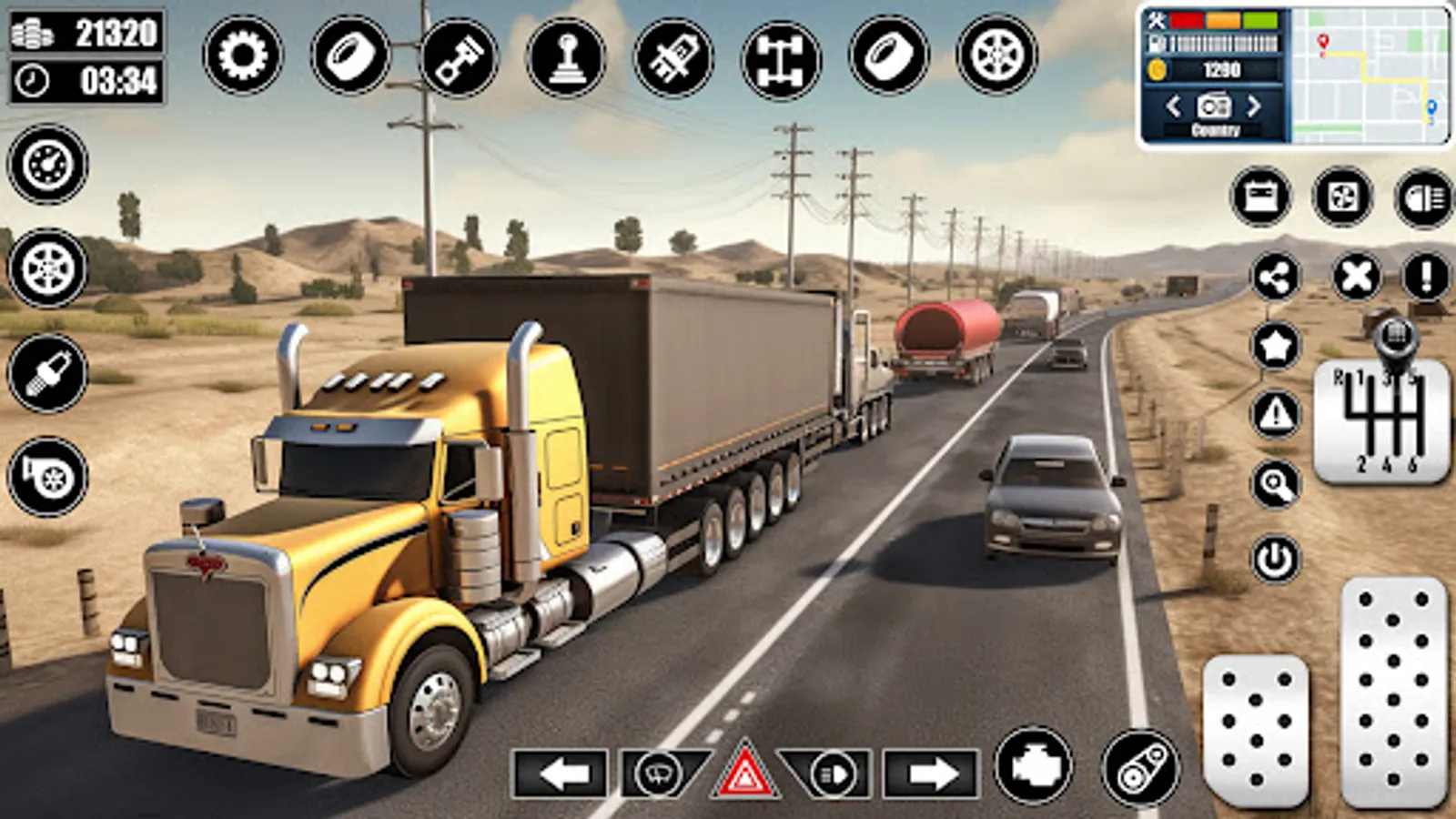Activate the left turn signal arrow
Image resolution: width=1456 pixels, height=819 pixels.
pyautogui.click(x=560, y=774)
